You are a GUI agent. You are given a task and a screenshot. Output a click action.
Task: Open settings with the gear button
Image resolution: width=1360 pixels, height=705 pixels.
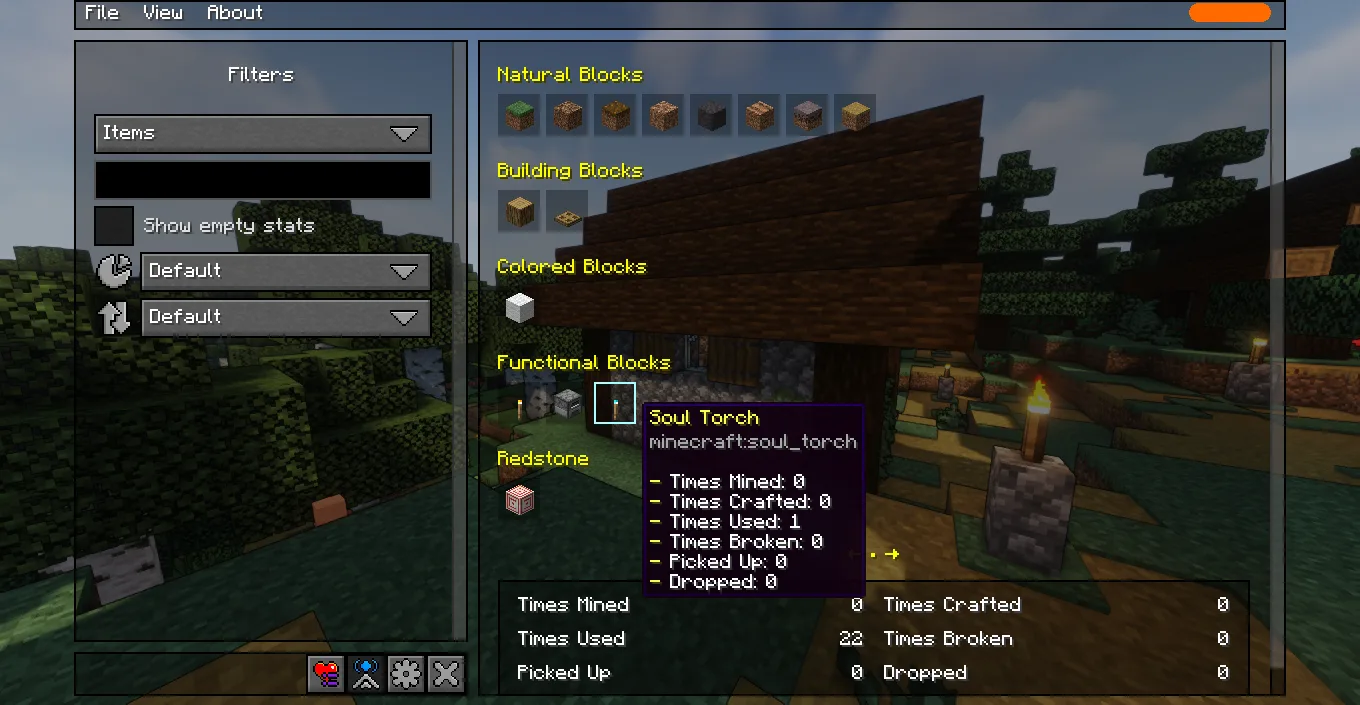tap(406, 674)
